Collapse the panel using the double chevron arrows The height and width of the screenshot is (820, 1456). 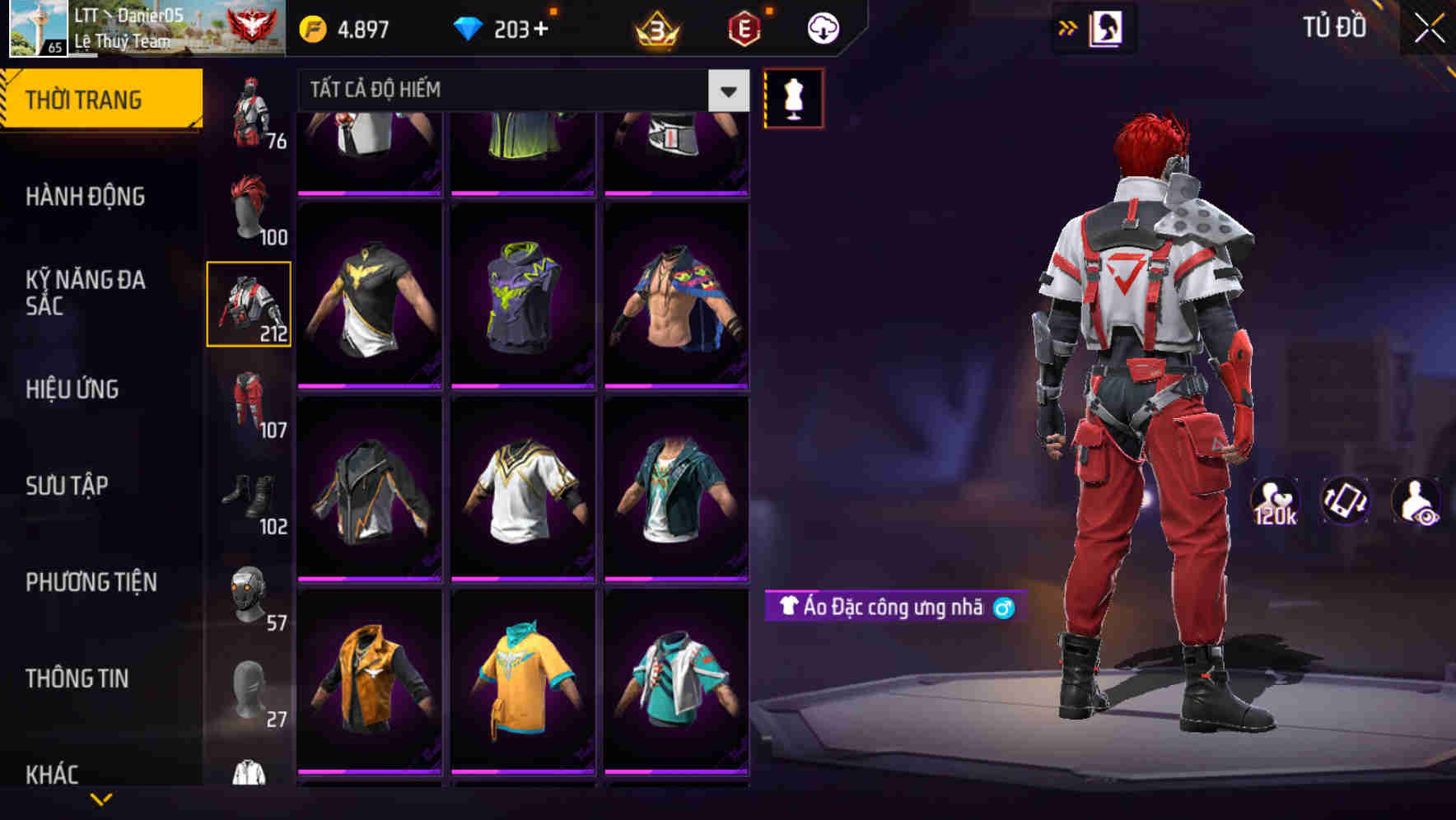click(1066, 26)
